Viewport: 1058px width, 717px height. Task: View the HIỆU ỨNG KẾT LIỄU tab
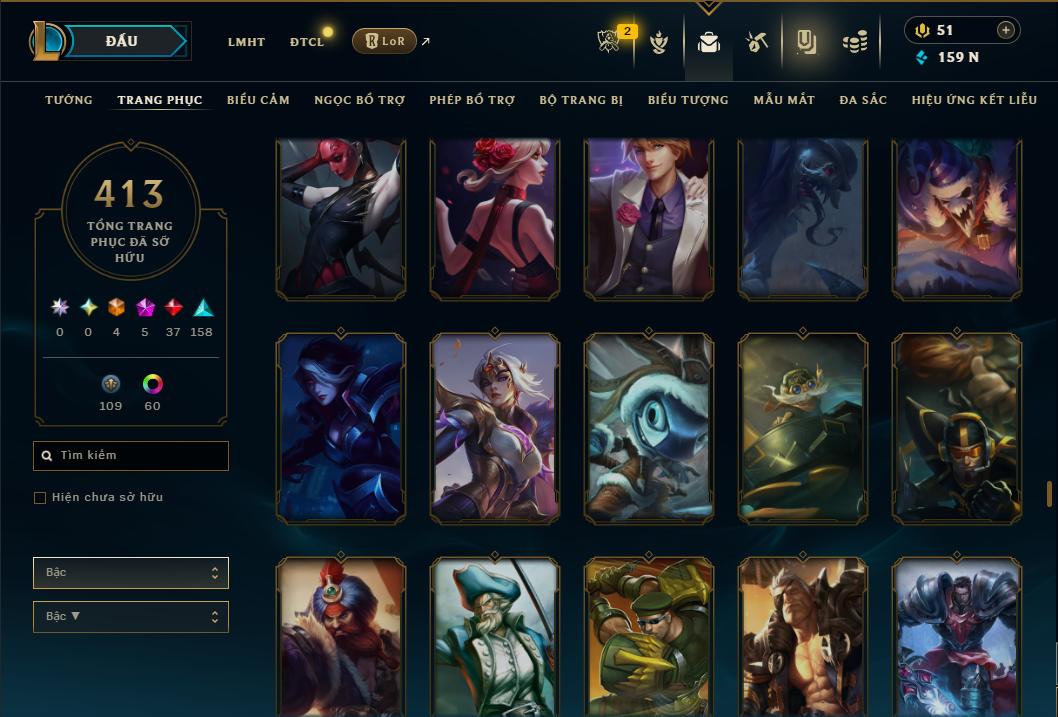tap(974, 100)
